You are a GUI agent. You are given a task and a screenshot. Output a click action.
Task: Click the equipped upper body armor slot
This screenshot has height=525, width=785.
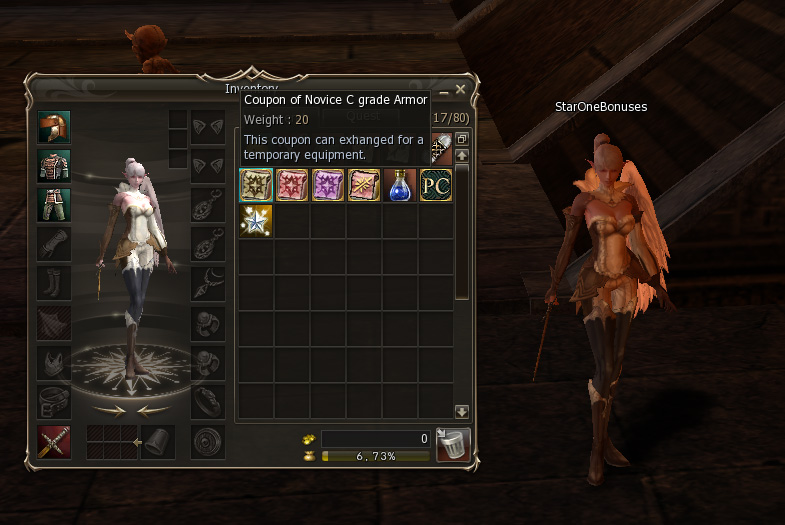coord(53,166)
